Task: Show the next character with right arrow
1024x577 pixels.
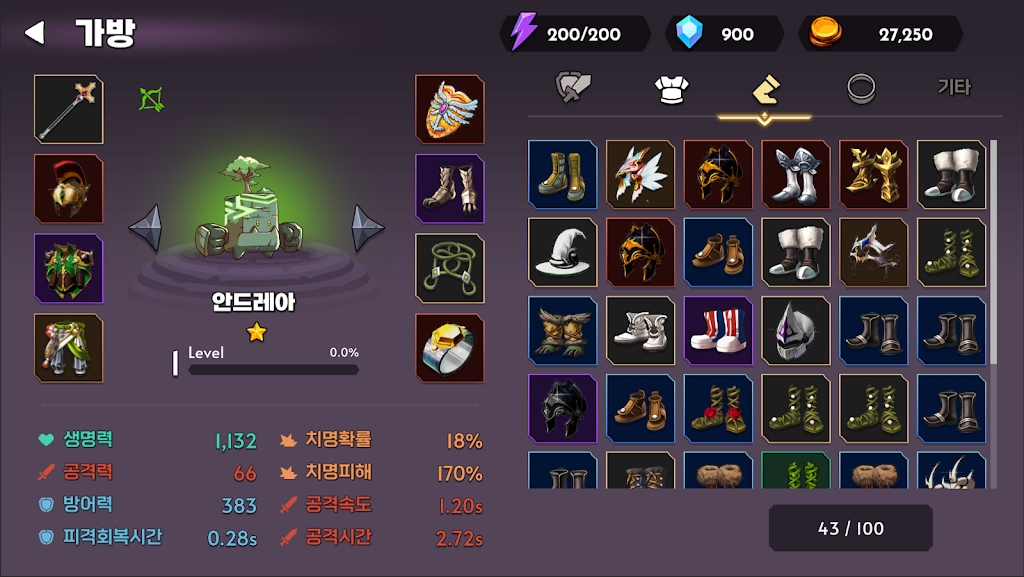Action: point(367,228)
